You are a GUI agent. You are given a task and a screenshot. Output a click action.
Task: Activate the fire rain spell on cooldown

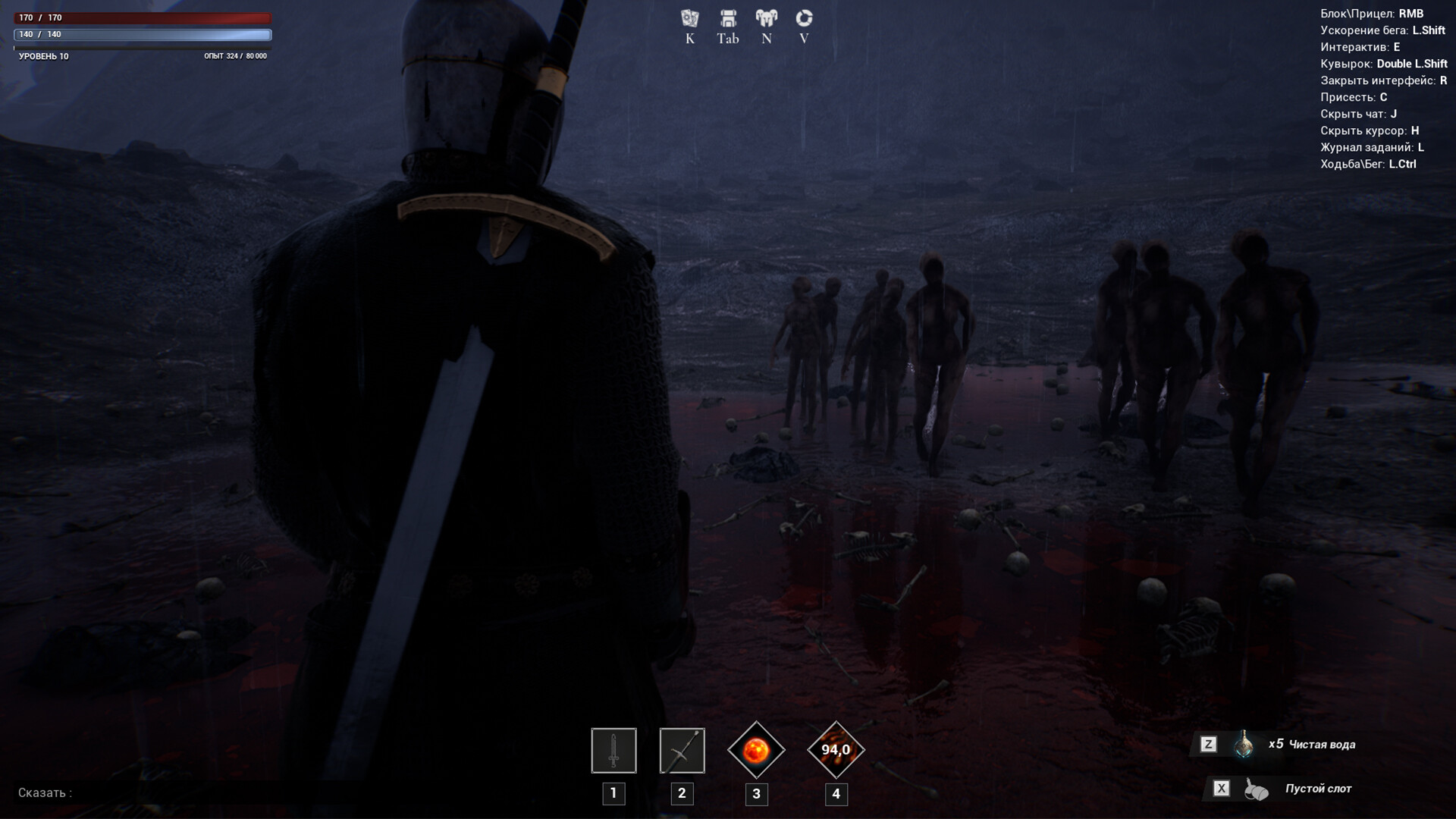coord(836,751)
